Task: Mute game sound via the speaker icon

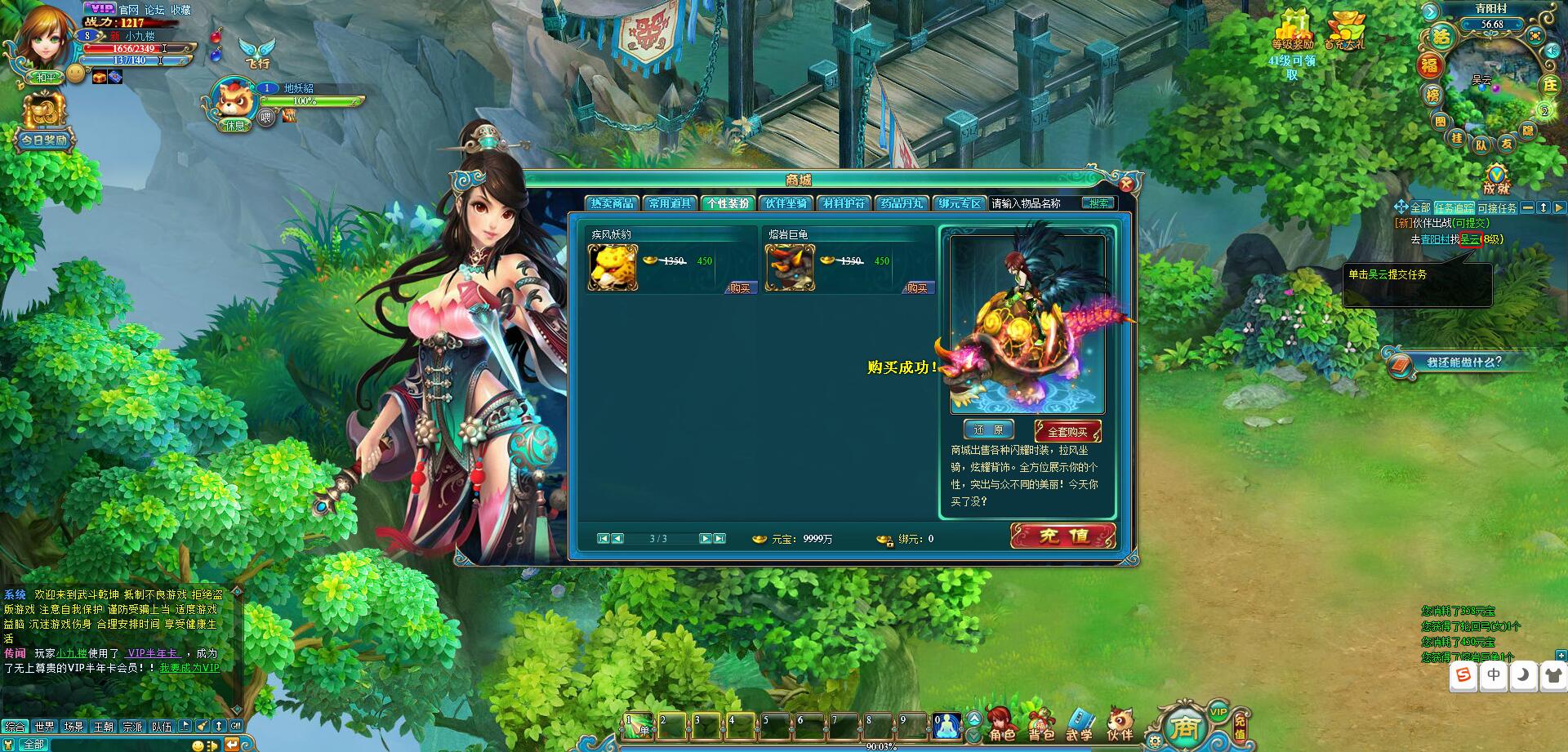Action: tap(1551, 51)
